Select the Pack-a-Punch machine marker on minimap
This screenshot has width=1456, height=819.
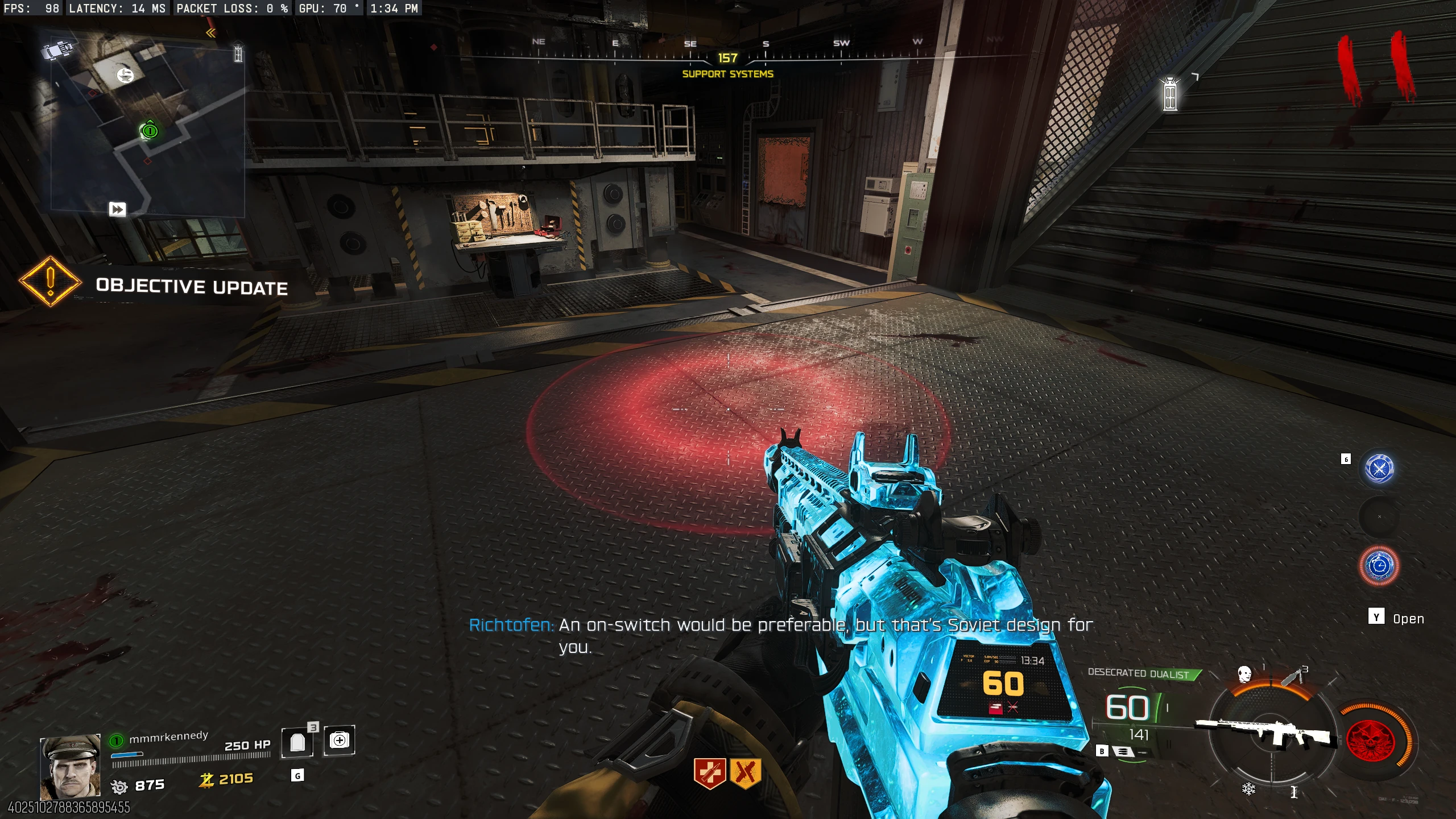click(57, 50)
